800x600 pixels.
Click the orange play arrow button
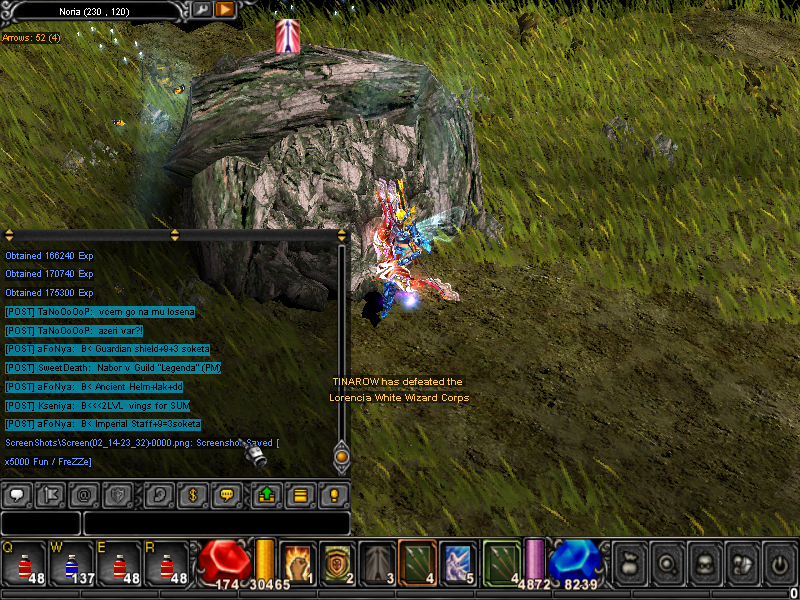(225, 10)
